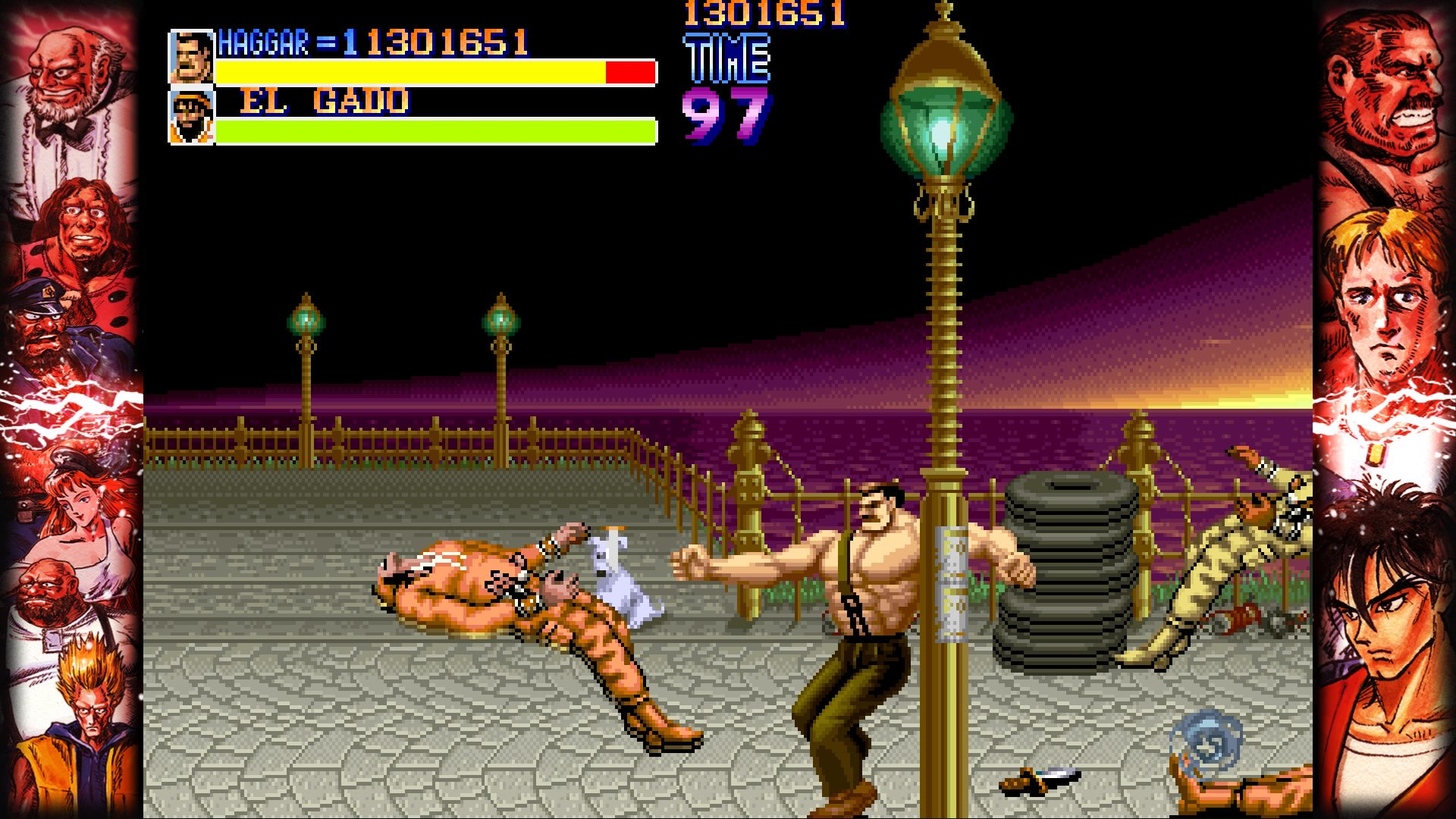This screenshot has width=1456, height=819.
Task: Select the El Gado enemy portrait
Action: point(191,117)
